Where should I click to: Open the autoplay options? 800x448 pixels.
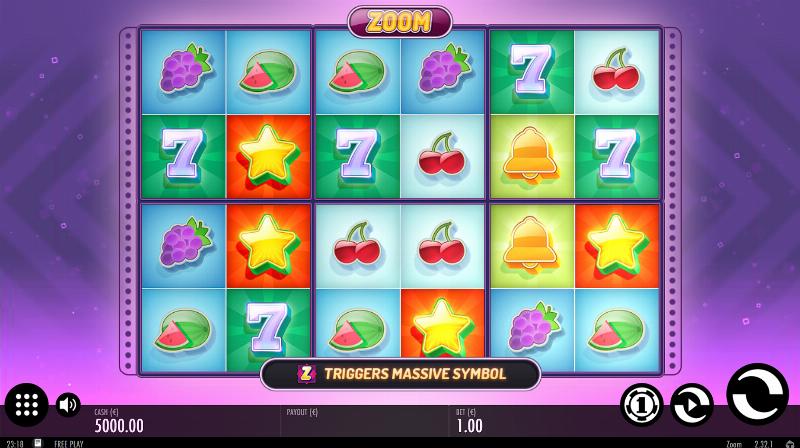[691, 404]
